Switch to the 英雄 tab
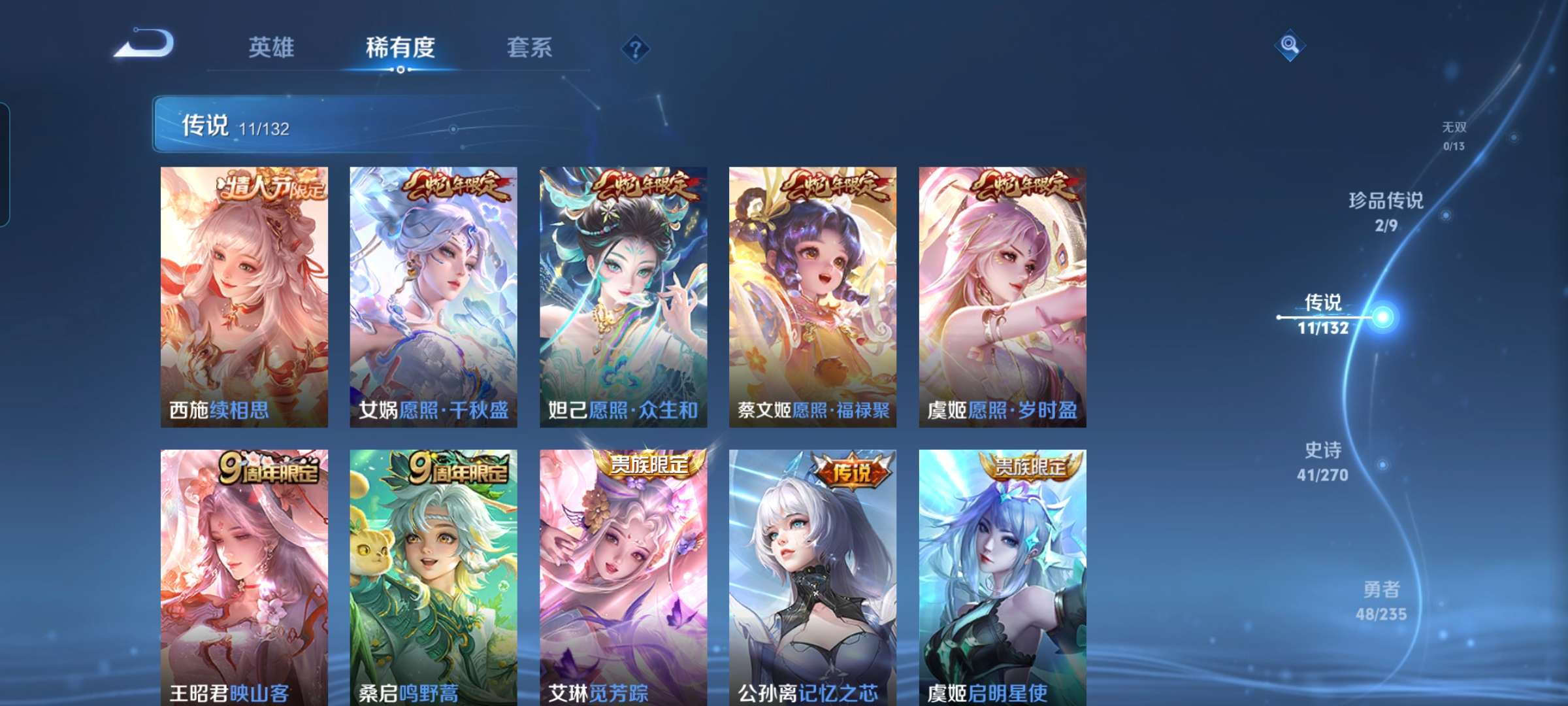Screen dimensions: 1568x706 [272, 47]
